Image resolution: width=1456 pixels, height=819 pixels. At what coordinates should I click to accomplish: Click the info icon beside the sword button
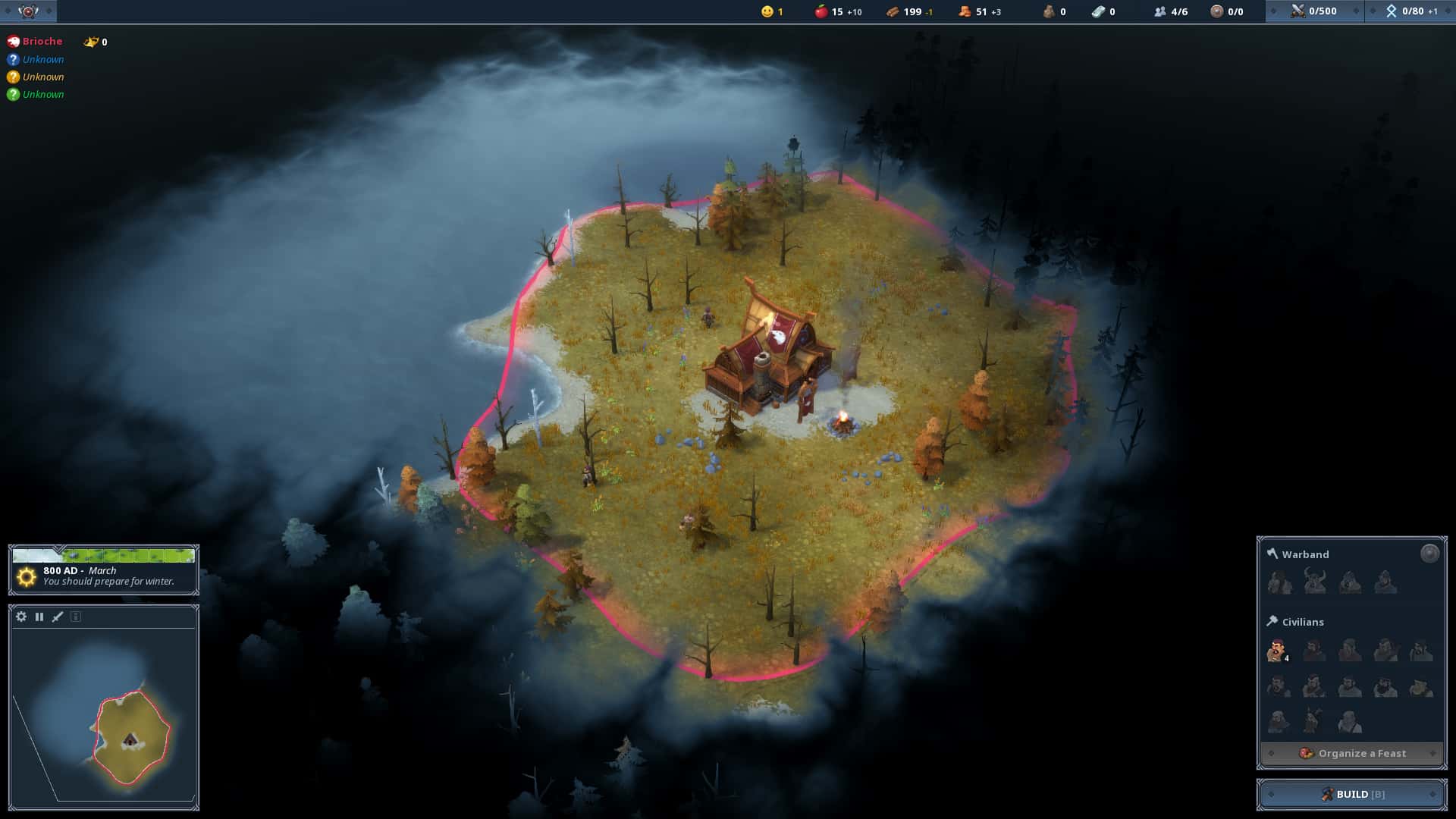click(x=76, y=617)
